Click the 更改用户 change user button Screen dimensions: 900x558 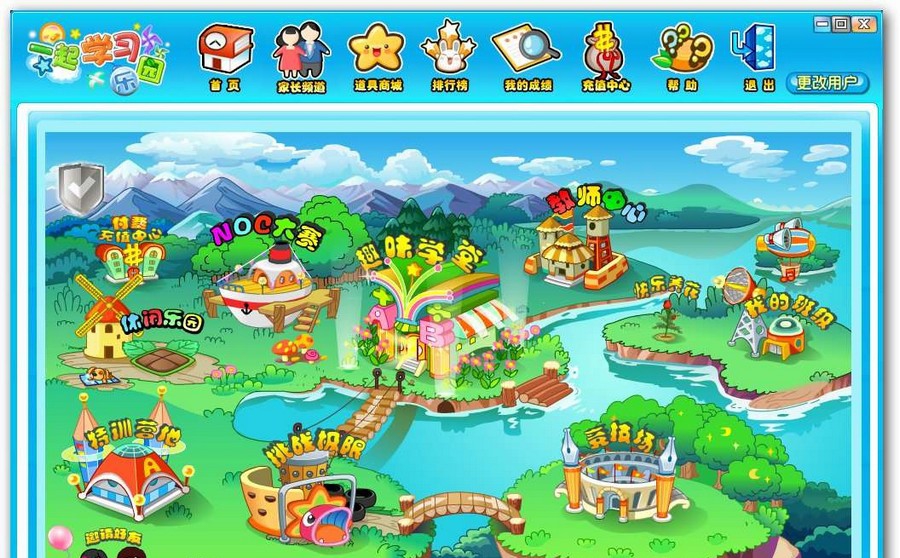click(827, 83)
